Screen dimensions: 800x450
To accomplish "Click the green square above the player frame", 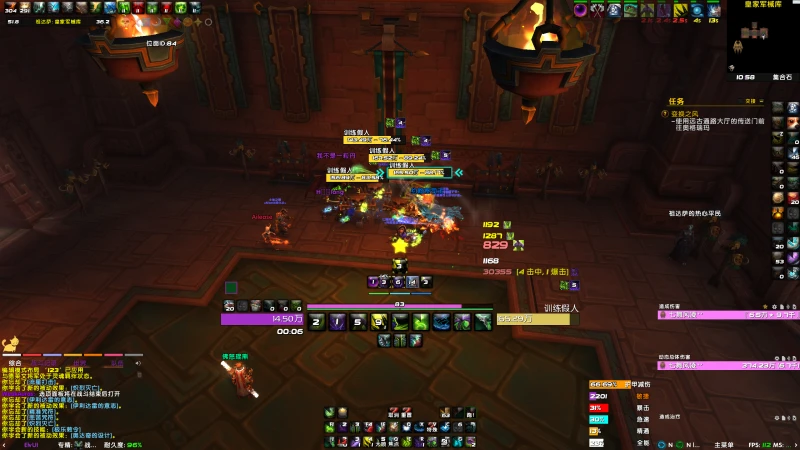I will (x=231, y=288).
